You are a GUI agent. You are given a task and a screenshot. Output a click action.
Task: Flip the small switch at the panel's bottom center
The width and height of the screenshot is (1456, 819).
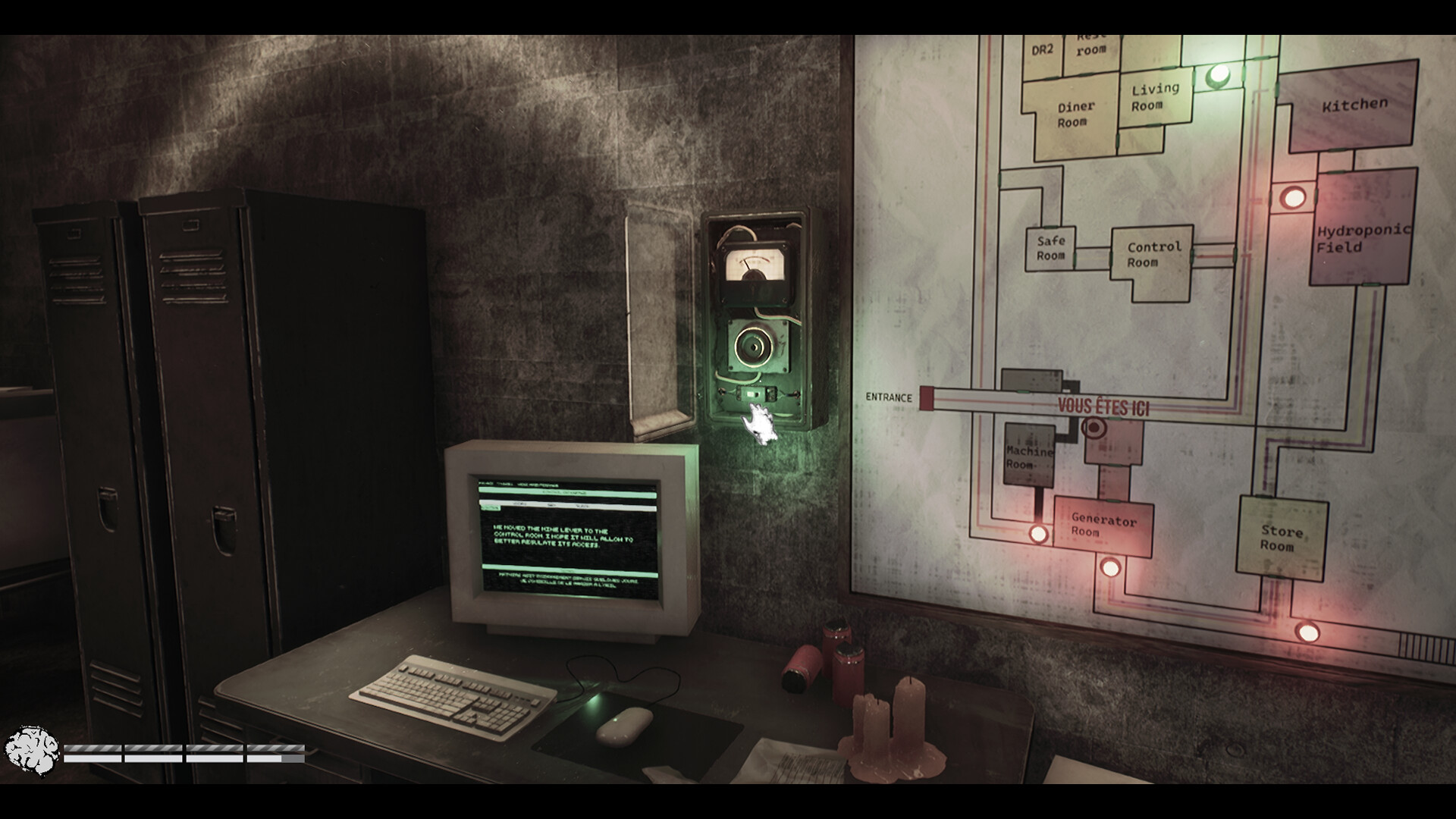756,393
